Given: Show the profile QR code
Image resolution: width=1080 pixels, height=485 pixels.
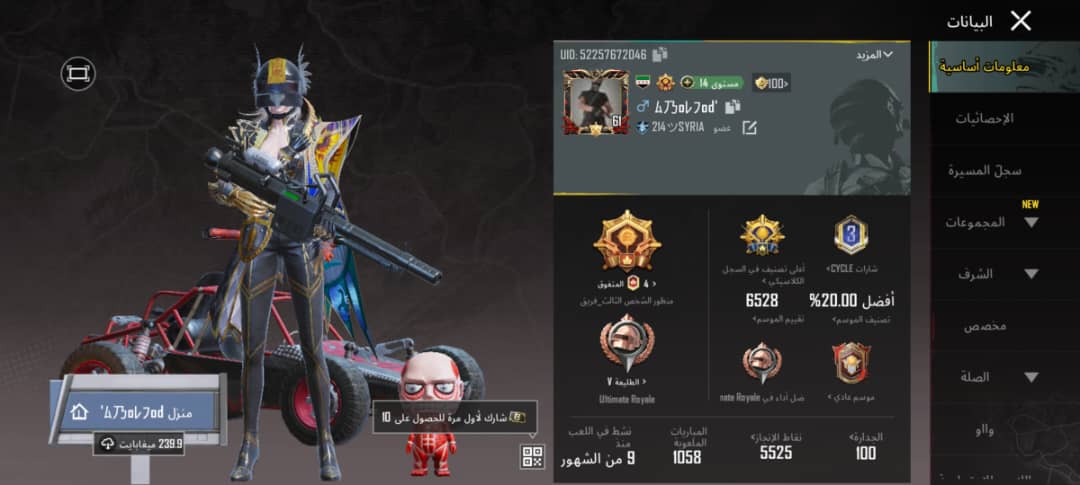Looking at the screenshot, I should tap(532, 457).
